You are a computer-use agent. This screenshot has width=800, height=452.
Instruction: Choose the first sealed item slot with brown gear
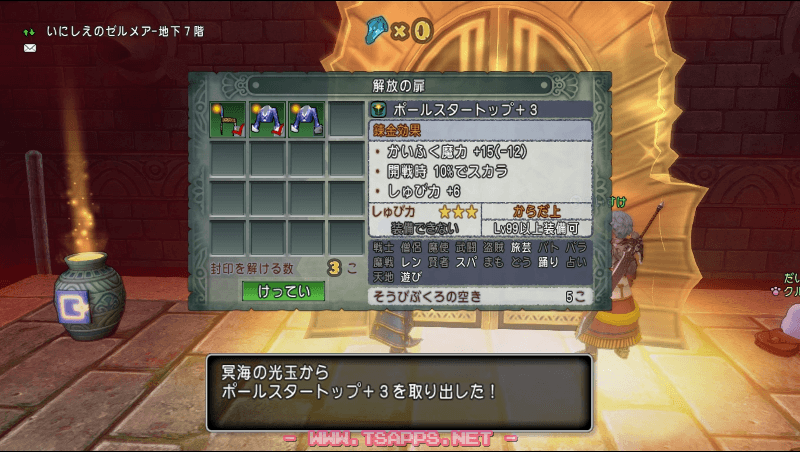pos(227,119)
